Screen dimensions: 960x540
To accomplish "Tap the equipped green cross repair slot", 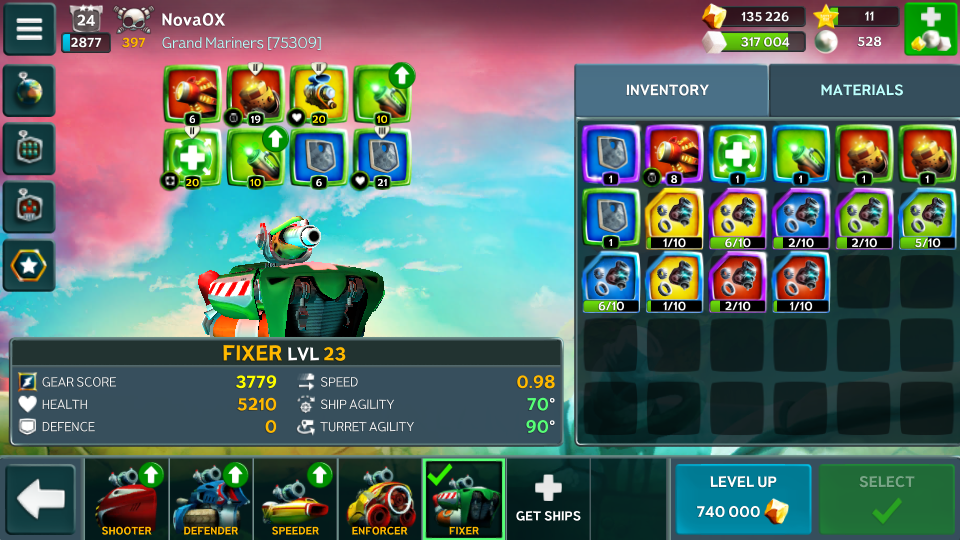I will click(191, 157).
